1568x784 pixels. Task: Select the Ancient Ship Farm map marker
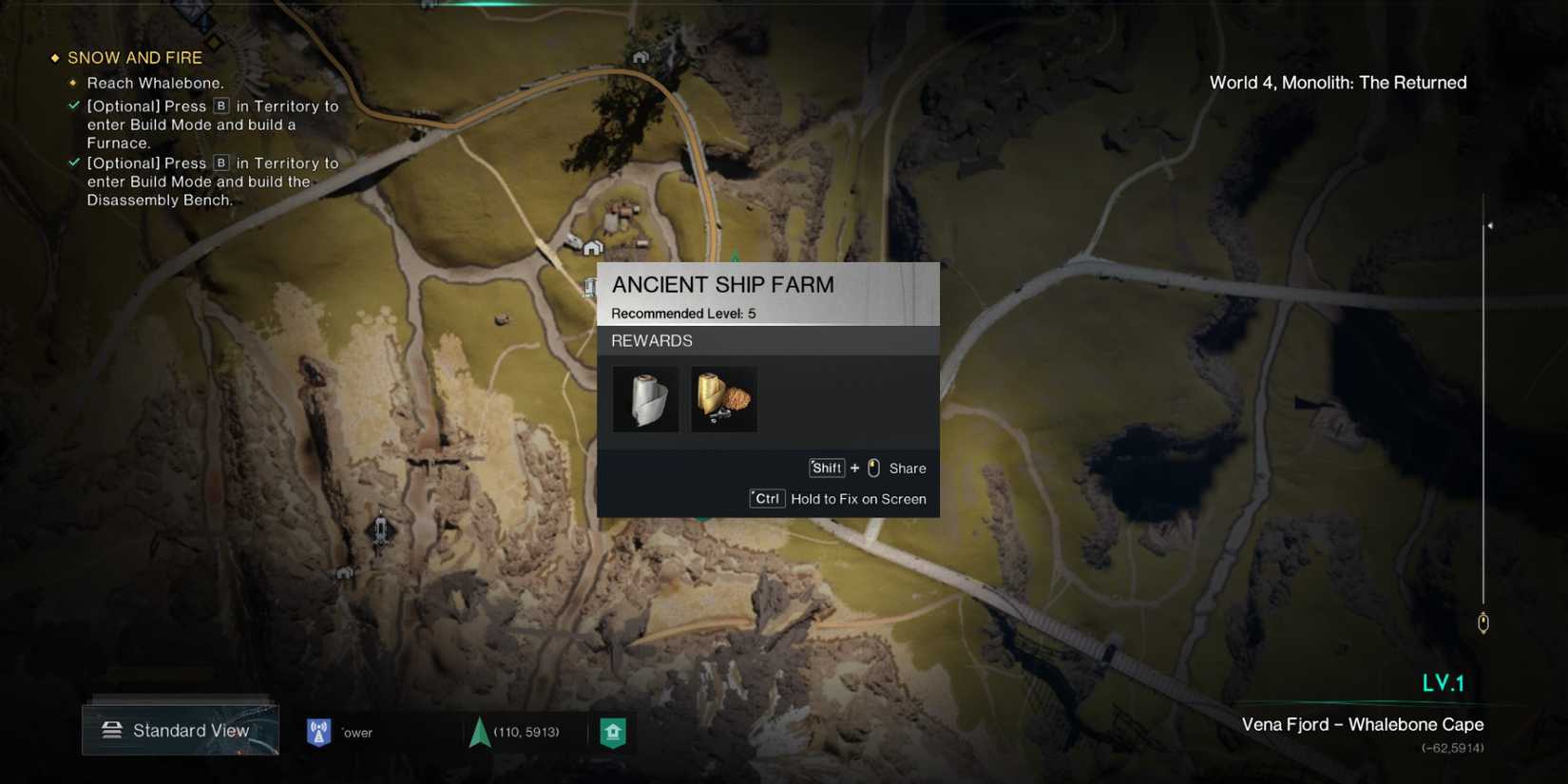(587, 287)
